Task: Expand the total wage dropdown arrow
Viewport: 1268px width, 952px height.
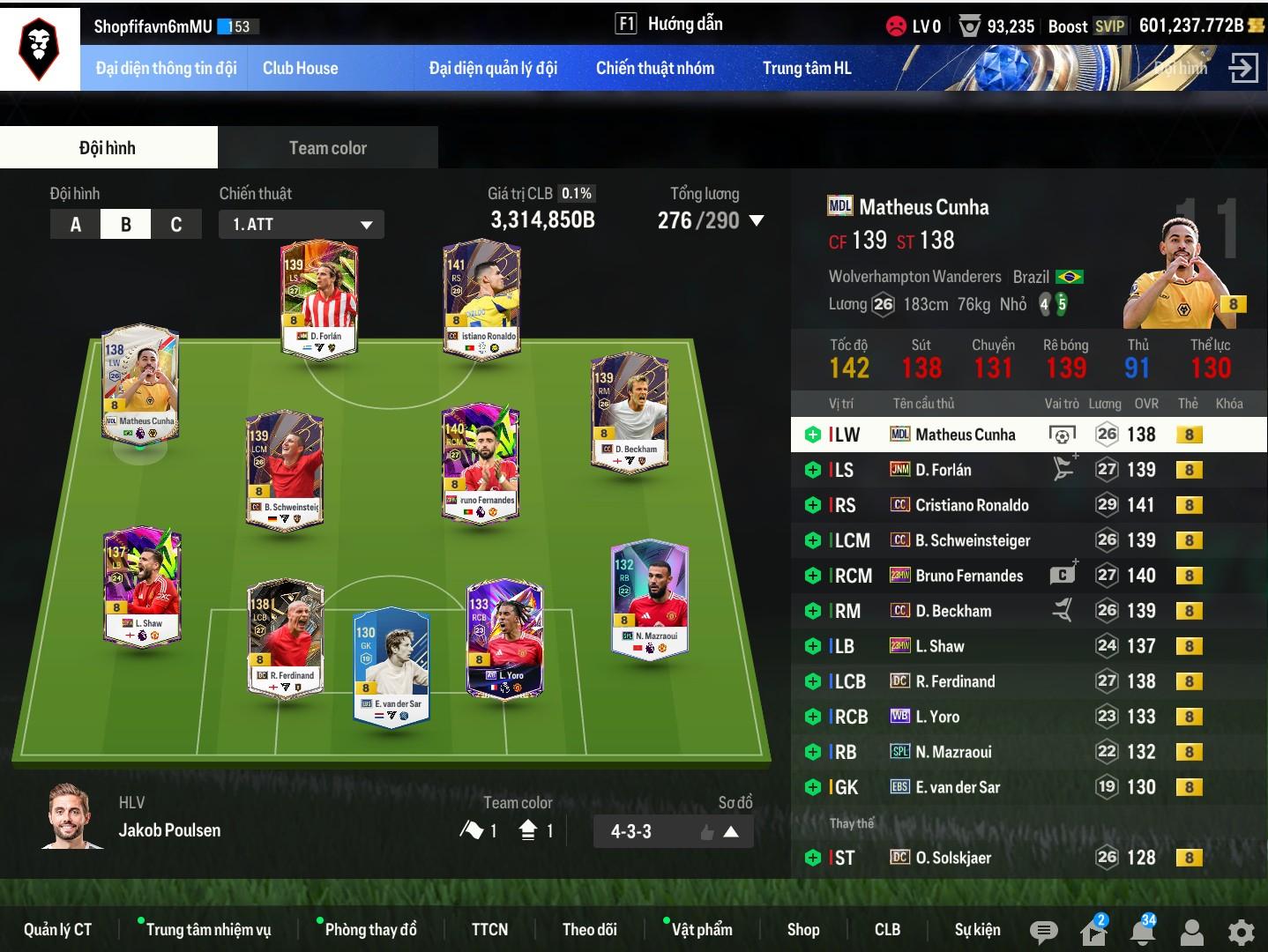Action: pos(757,220)
